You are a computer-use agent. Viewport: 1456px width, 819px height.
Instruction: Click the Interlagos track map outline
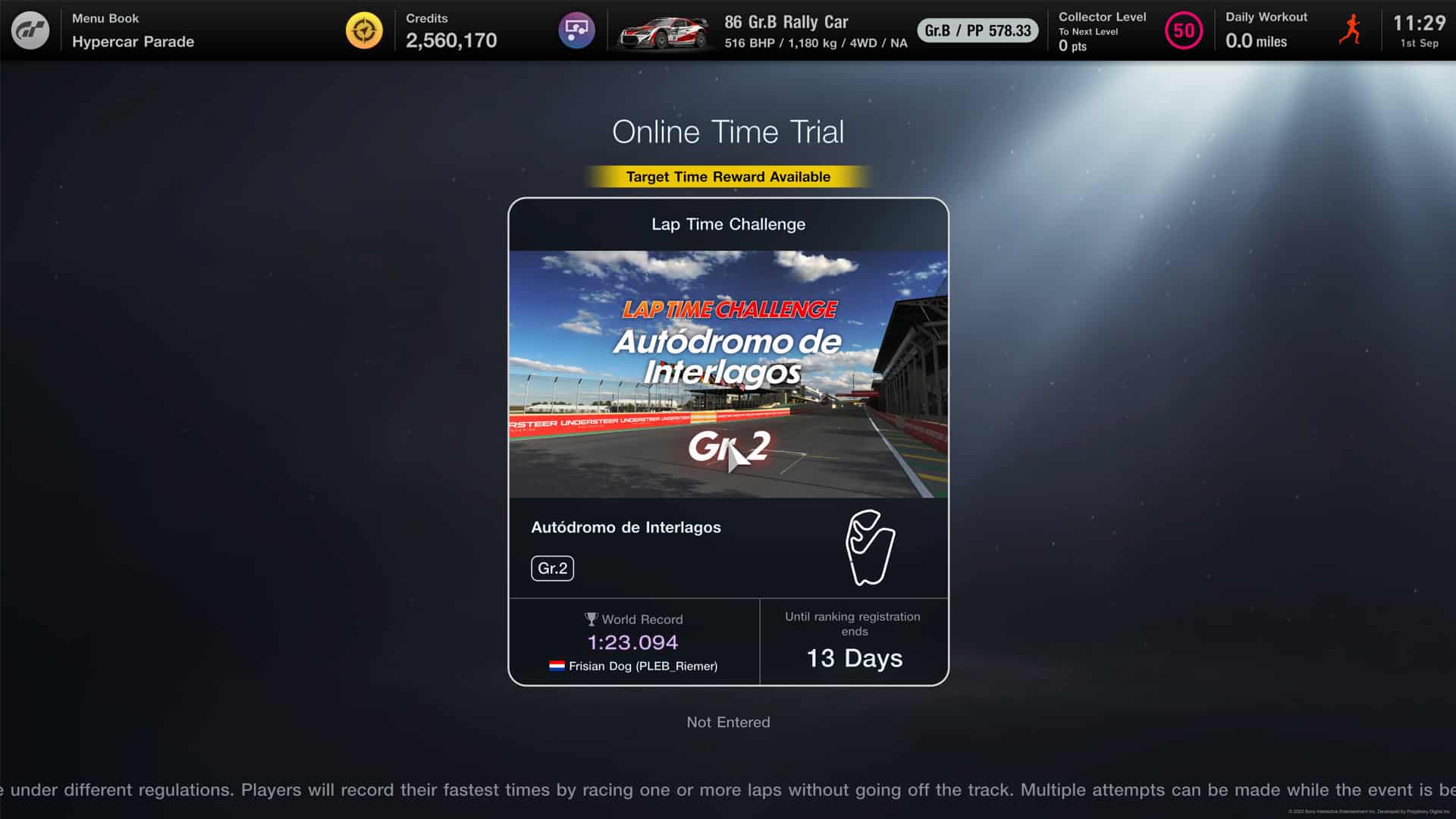(x=869, y=549)
